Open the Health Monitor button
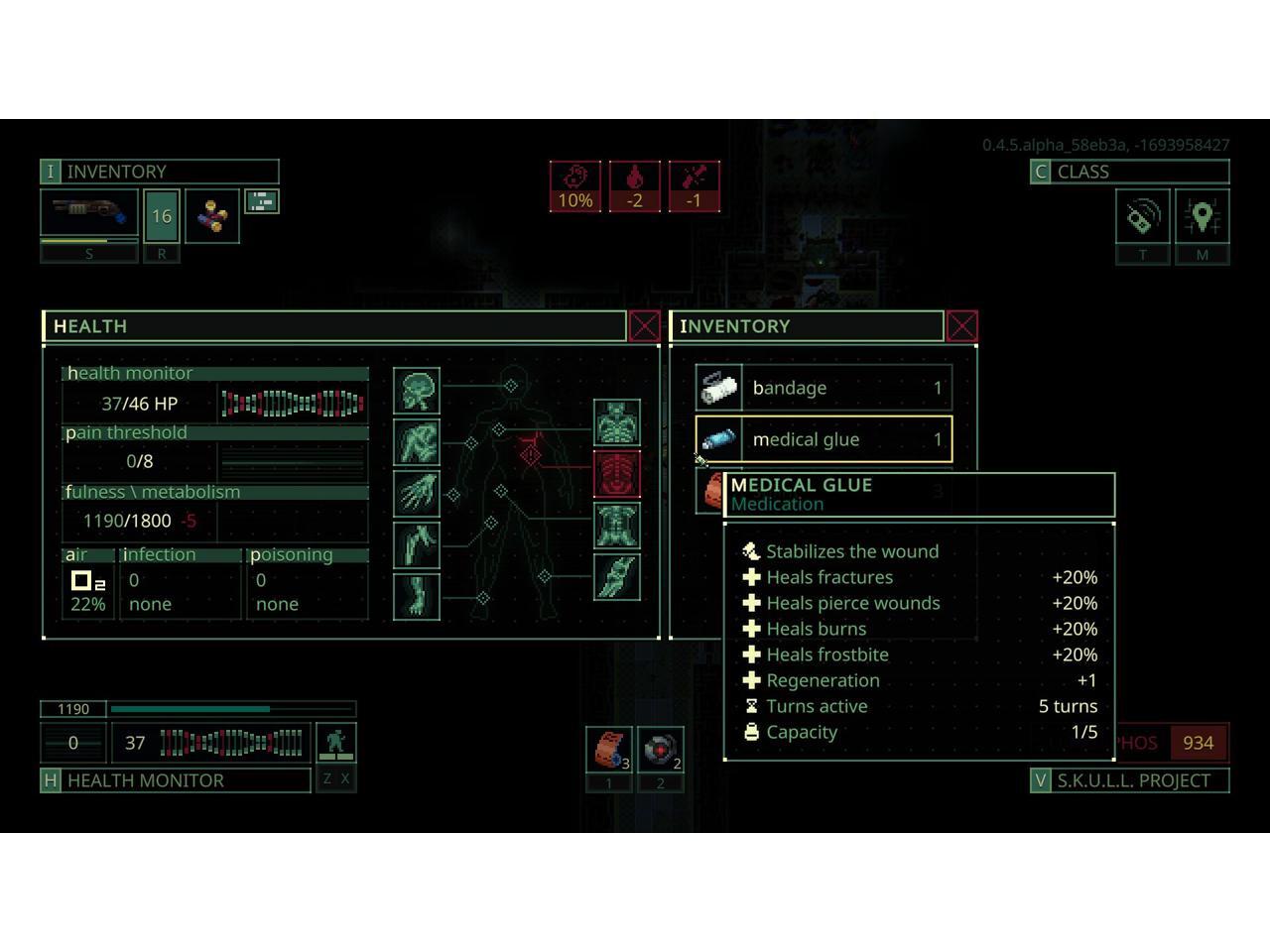Image resolution: width=1270 pixels, height=952 pixels. click(x=176, y=780)
